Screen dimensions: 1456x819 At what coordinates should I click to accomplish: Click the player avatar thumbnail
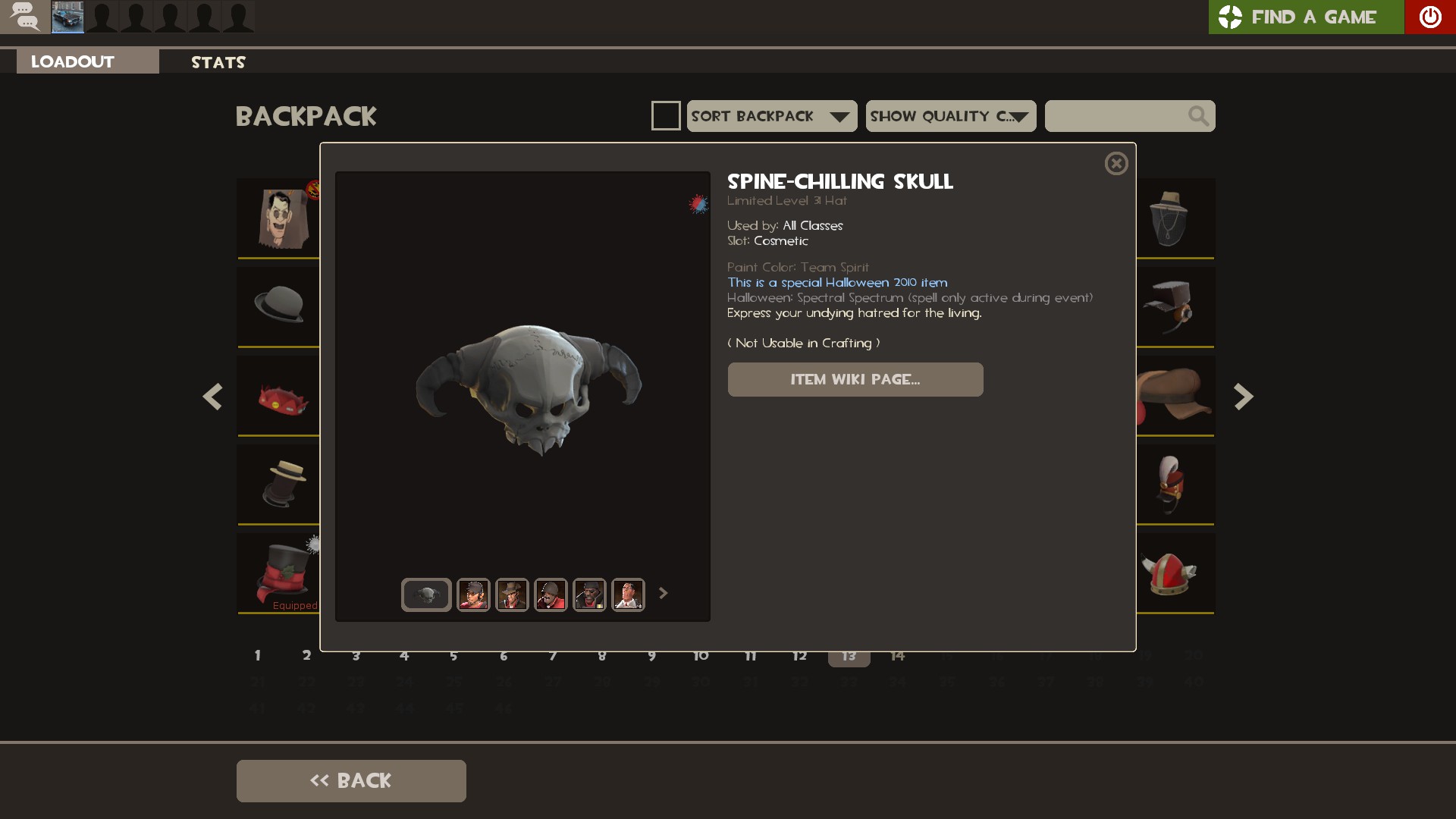[67, 17]
